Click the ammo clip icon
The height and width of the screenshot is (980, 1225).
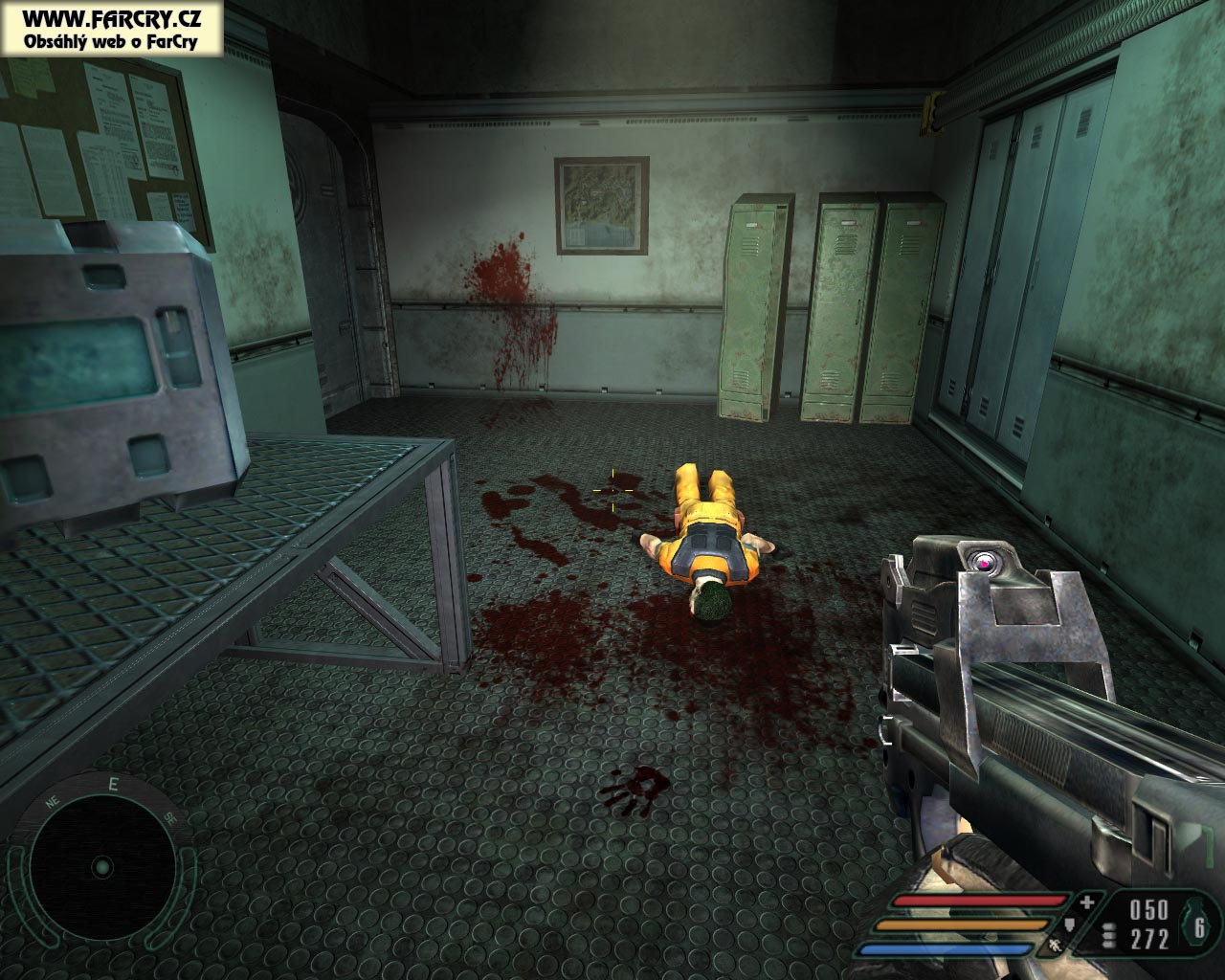1109,936
